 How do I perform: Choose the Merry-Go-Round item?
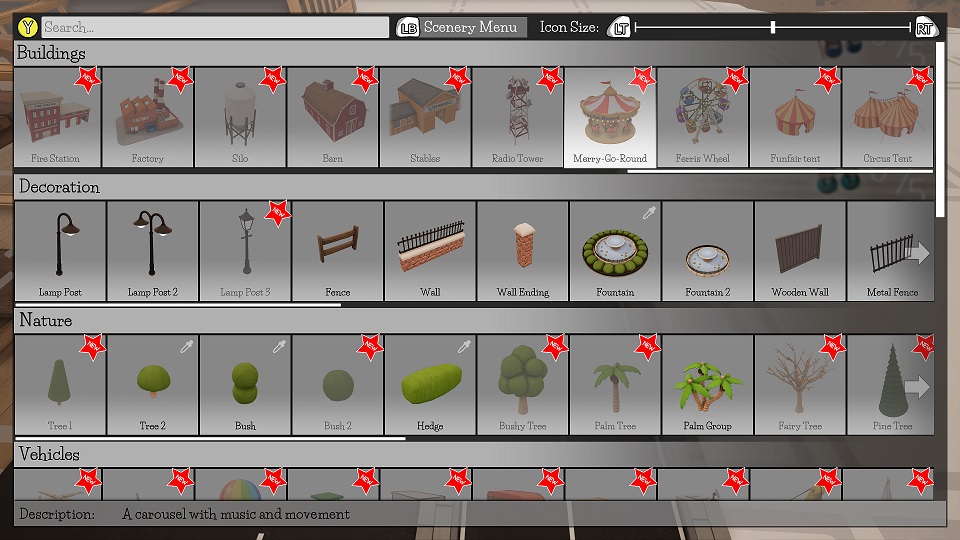[610, 118]
